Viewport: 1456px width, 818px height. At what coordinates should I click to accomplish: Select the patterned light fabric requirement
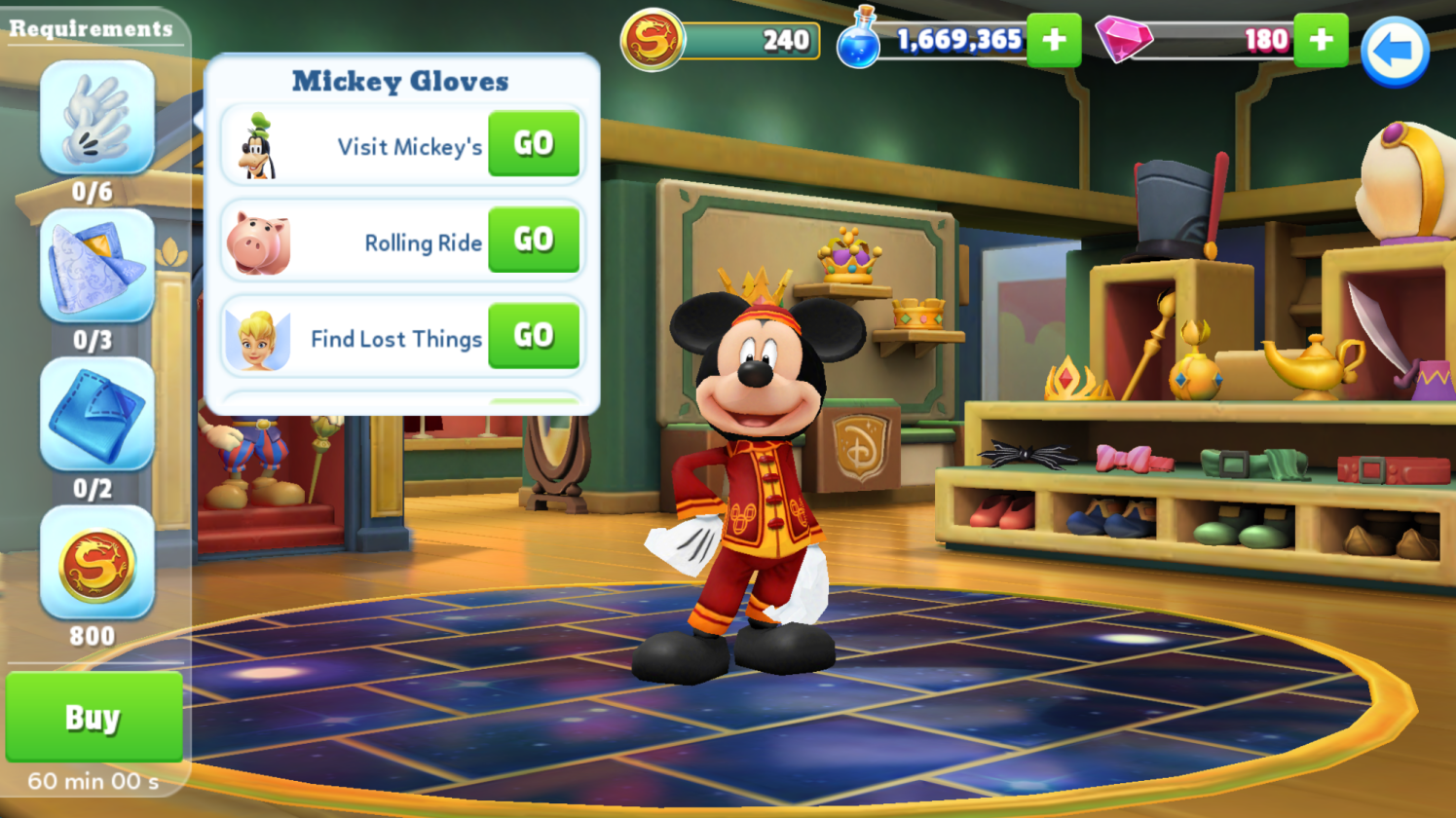[96, 267]
